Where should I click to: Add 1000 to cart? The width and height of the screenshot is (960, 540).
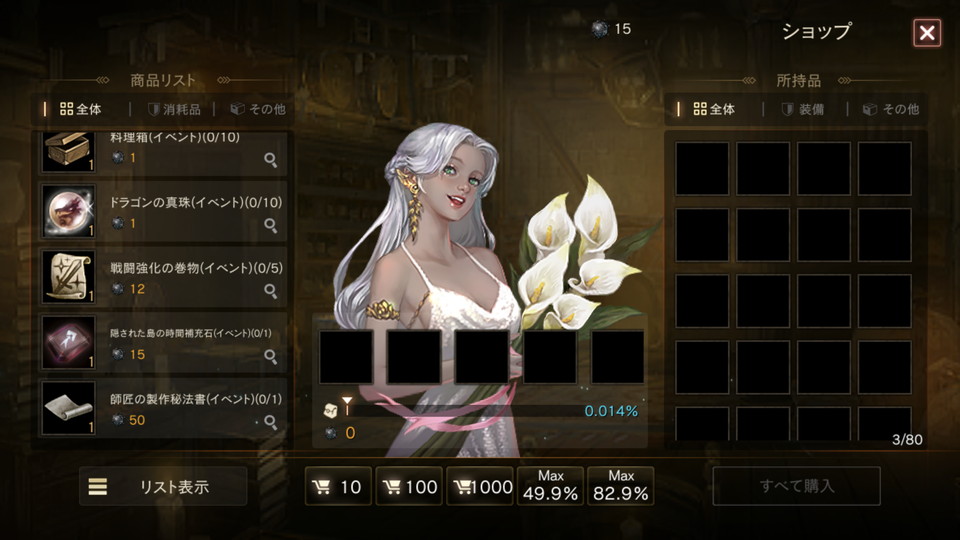pos(480,487)
